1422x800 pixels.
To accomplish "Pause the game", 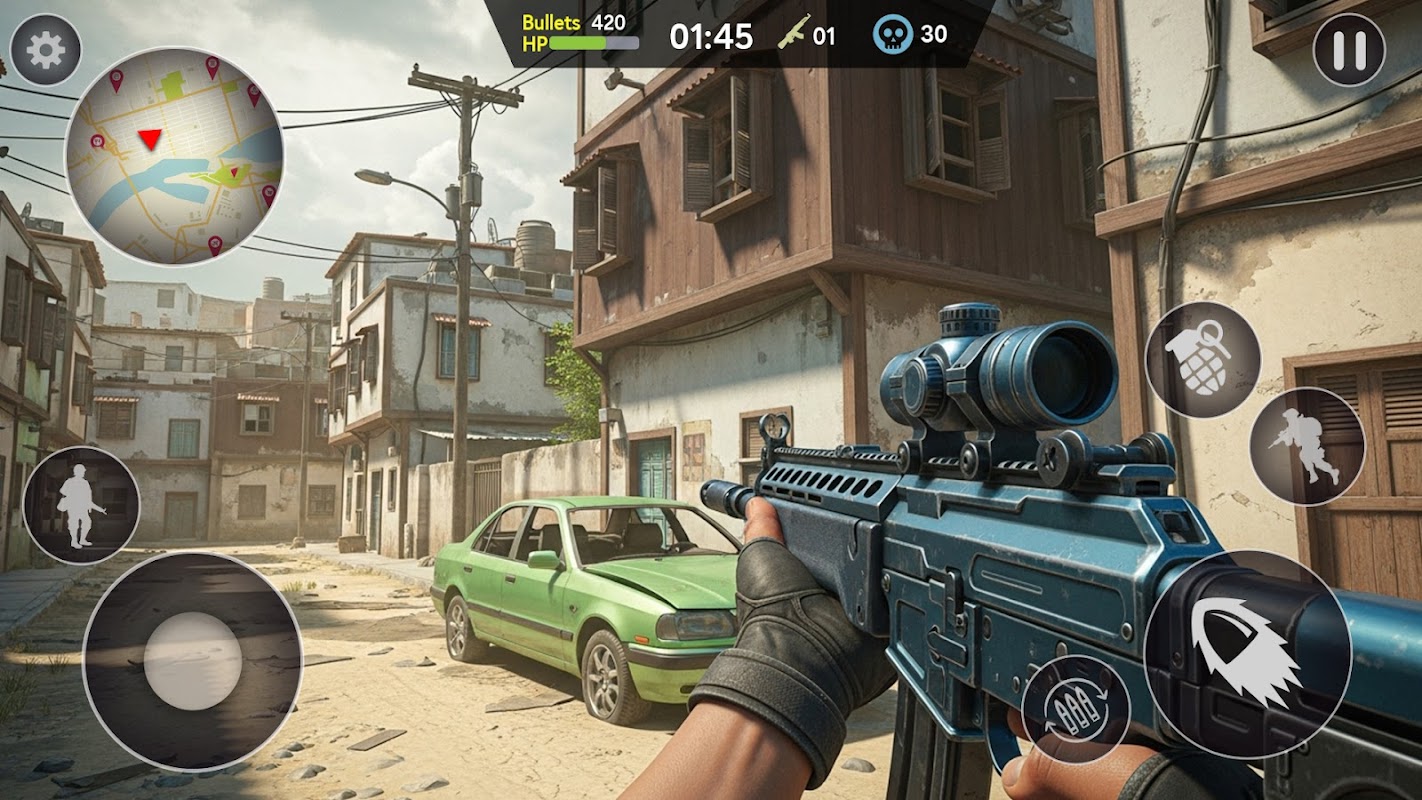I will pos(1348,50).
